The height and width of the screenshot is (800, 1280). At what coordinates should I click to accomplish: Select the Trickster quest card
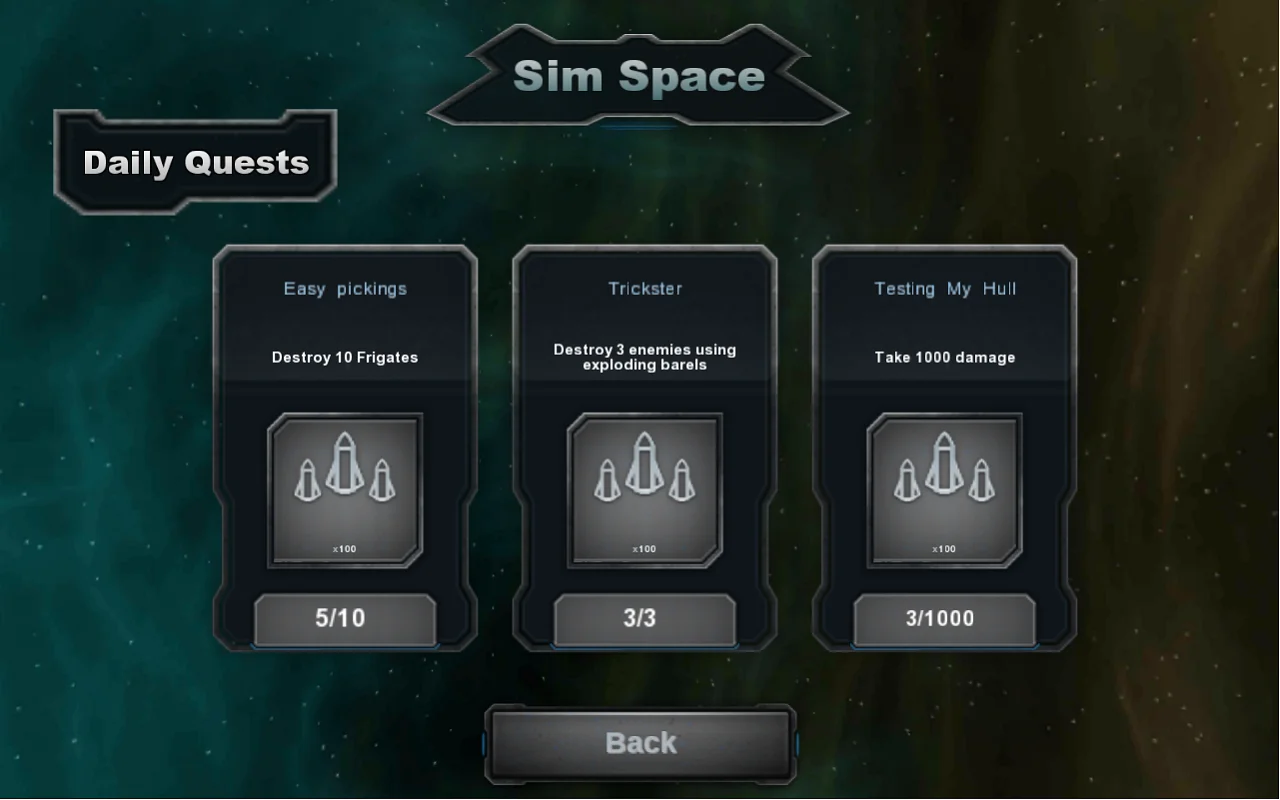[643, 445]
